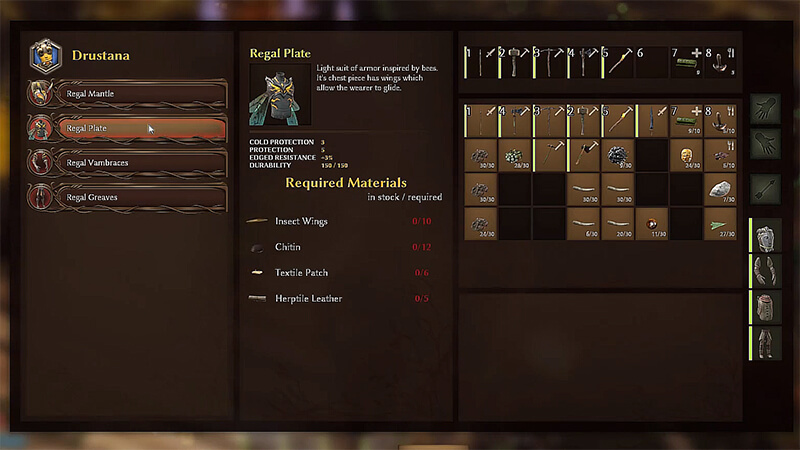The image size is (800, 450).
Task: Select the bandage in hotbar slot 7
Action: pyautogui.click(x=686, y=61)
